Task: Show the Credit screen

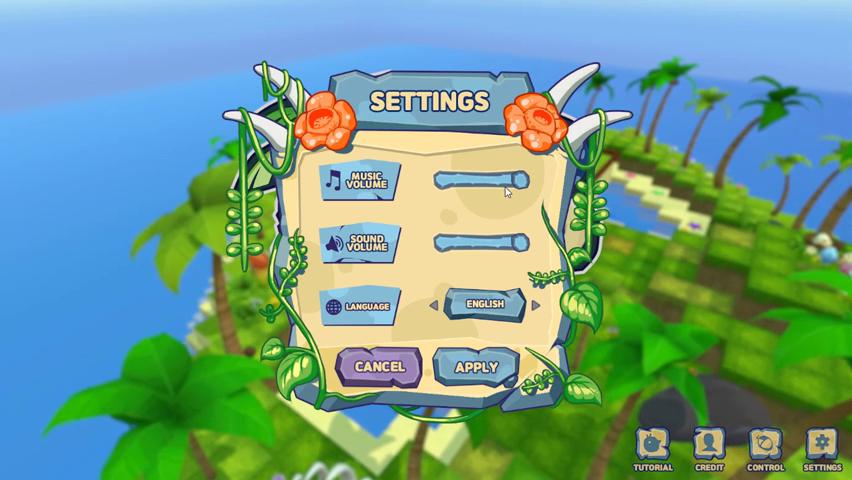Action: coord(709,448)
